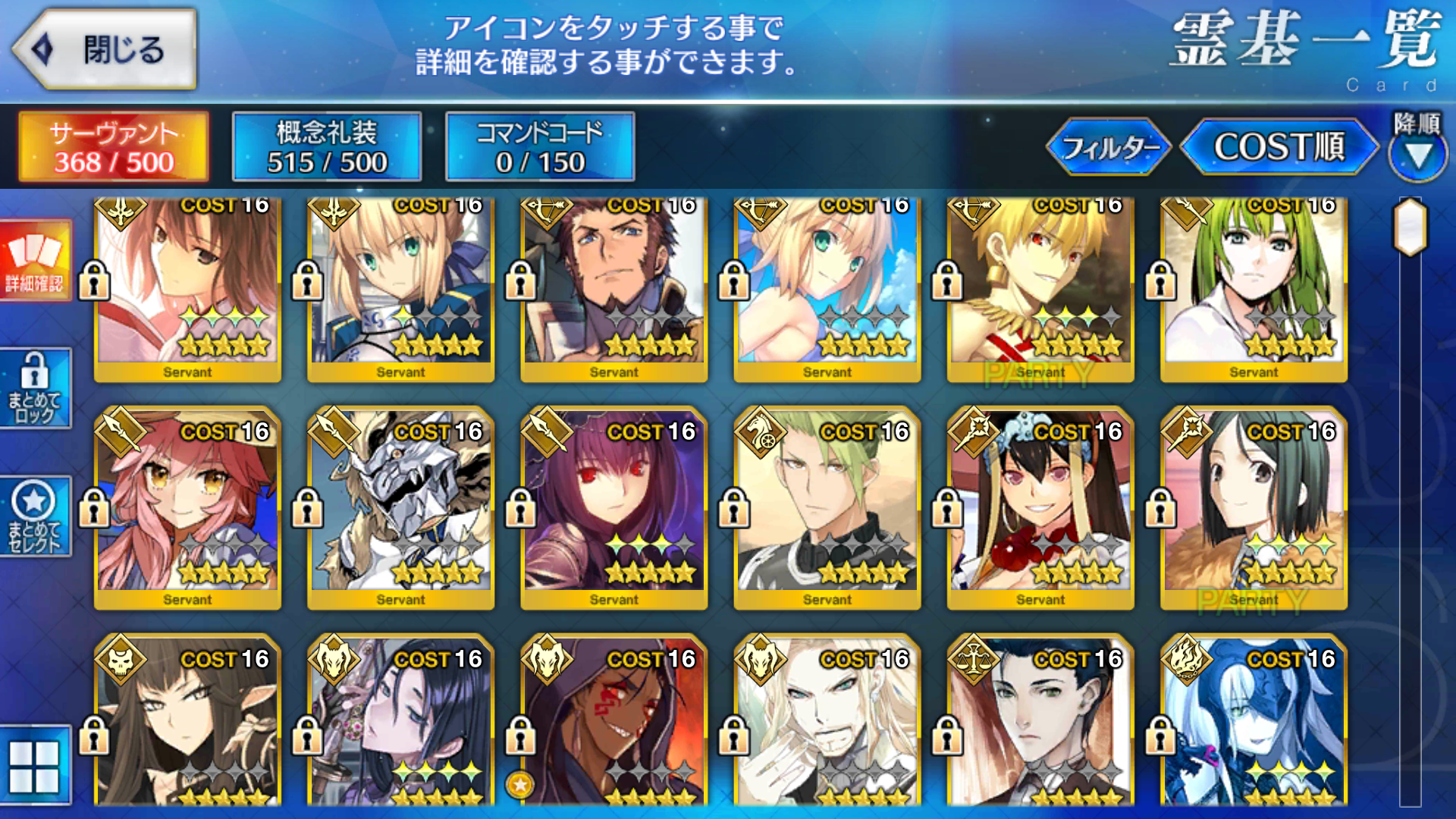Select the green-haired Lancer servant card

(1254, 288)
